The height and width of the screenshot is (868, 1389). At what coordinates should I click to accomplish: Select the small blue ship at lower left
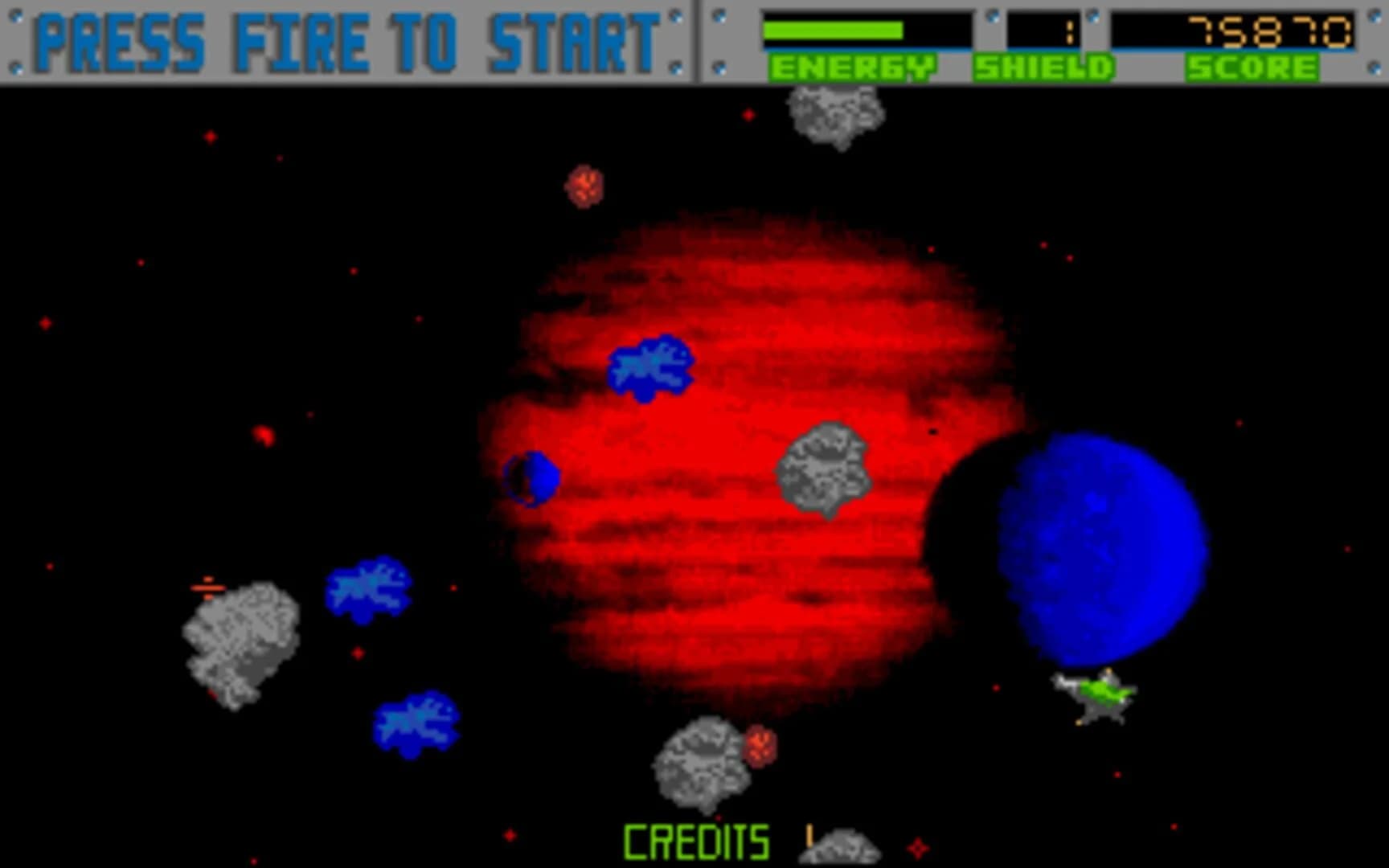[414, 720]
